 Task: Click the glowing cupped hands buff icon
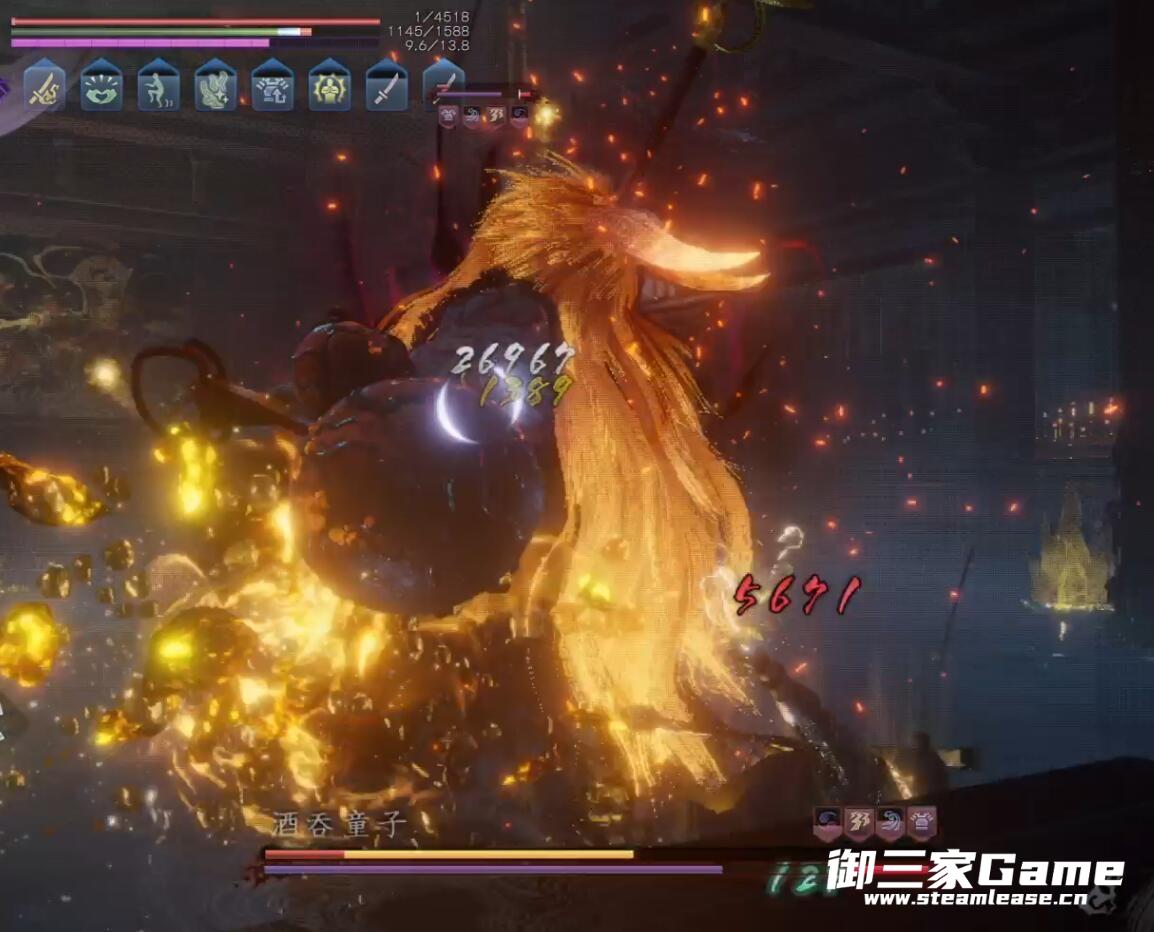[101, 86]
